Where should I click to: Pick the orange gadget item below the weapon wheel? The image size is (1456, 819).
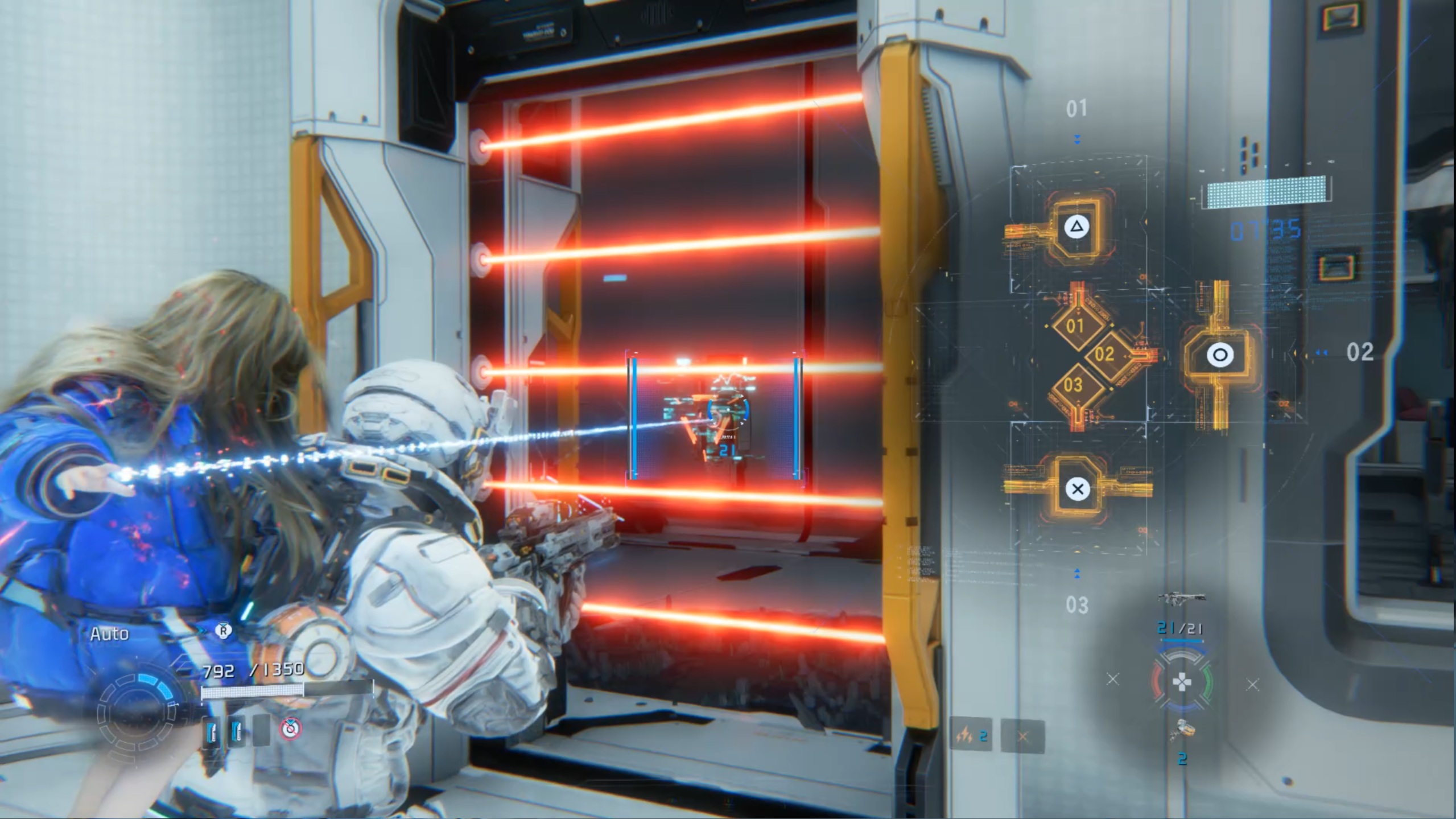[x=1181, y=732]
